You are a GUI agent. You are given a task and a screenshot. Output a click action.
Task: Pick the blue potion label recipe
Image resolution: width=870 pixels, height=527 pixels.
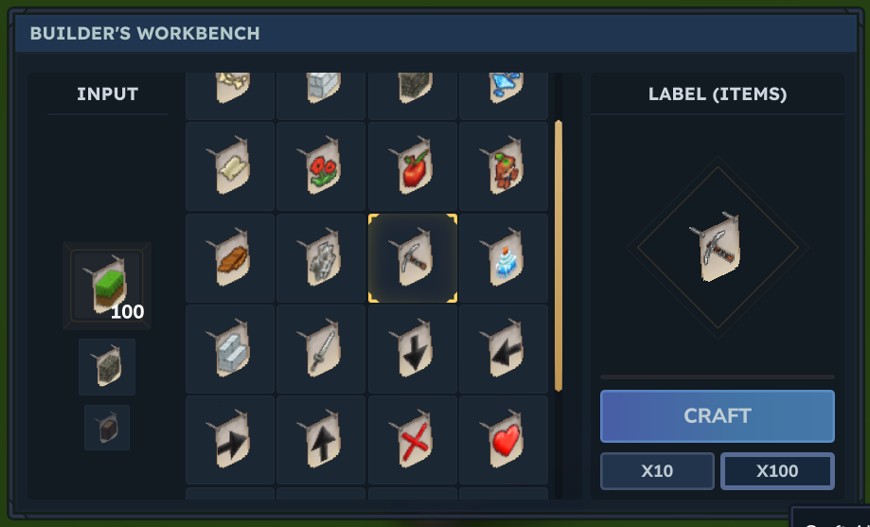point(503,258)
